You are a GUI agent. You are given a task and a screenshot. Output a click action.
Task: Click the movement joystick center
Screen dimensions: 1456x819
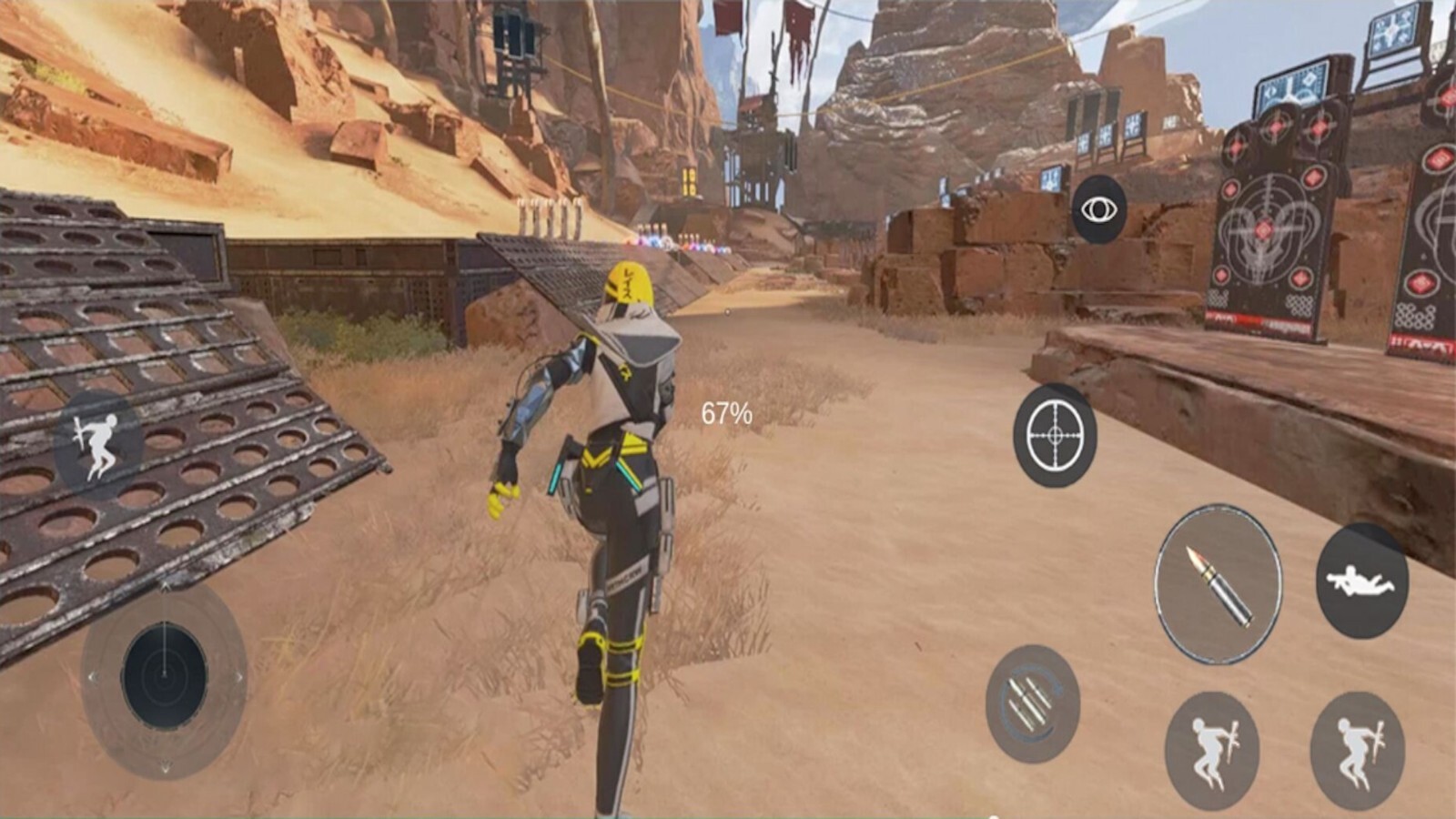pyautogui.click(x=165, y=675)
